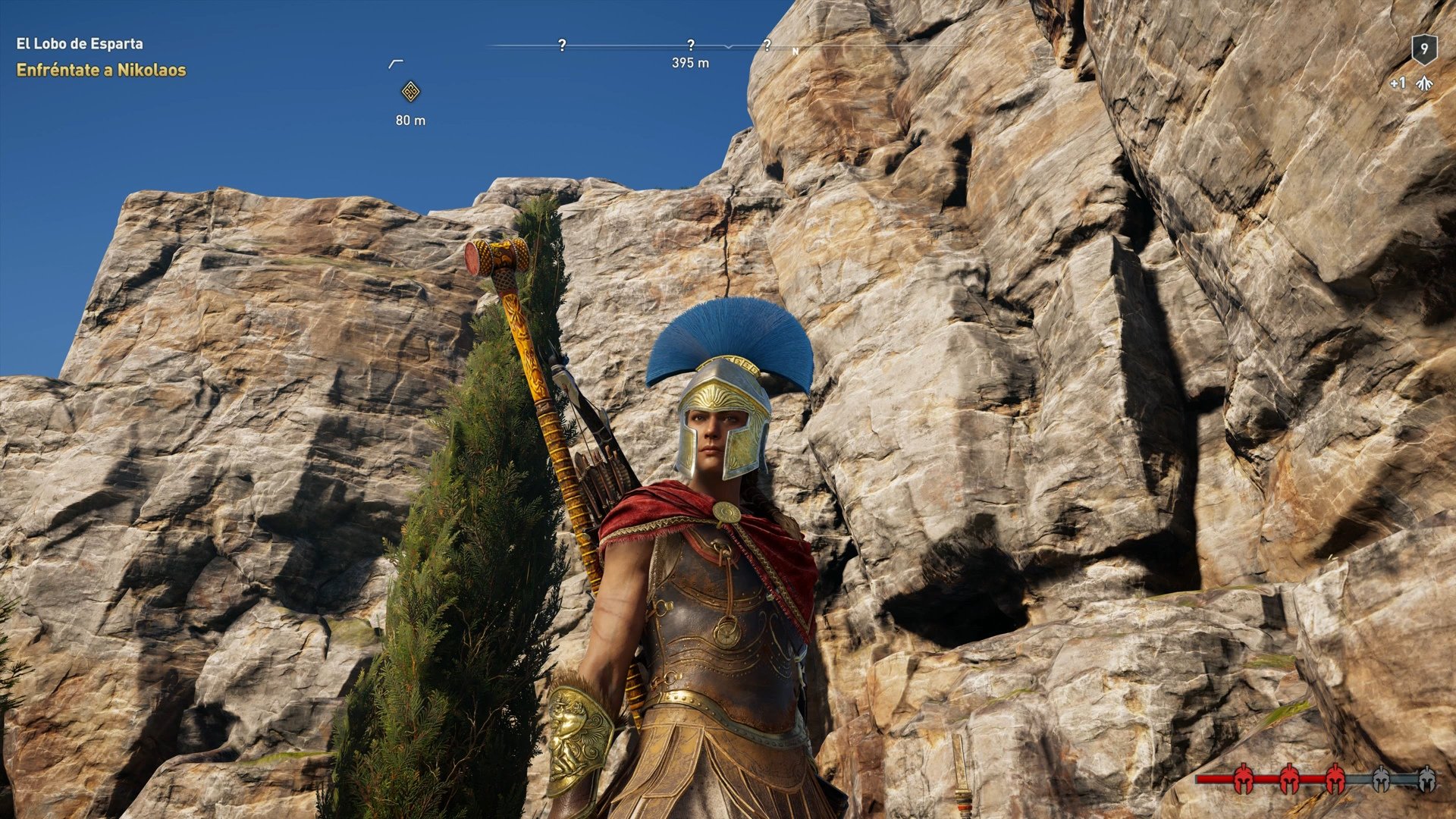Click the N north indicator on the compass

(x=795, y=49)
